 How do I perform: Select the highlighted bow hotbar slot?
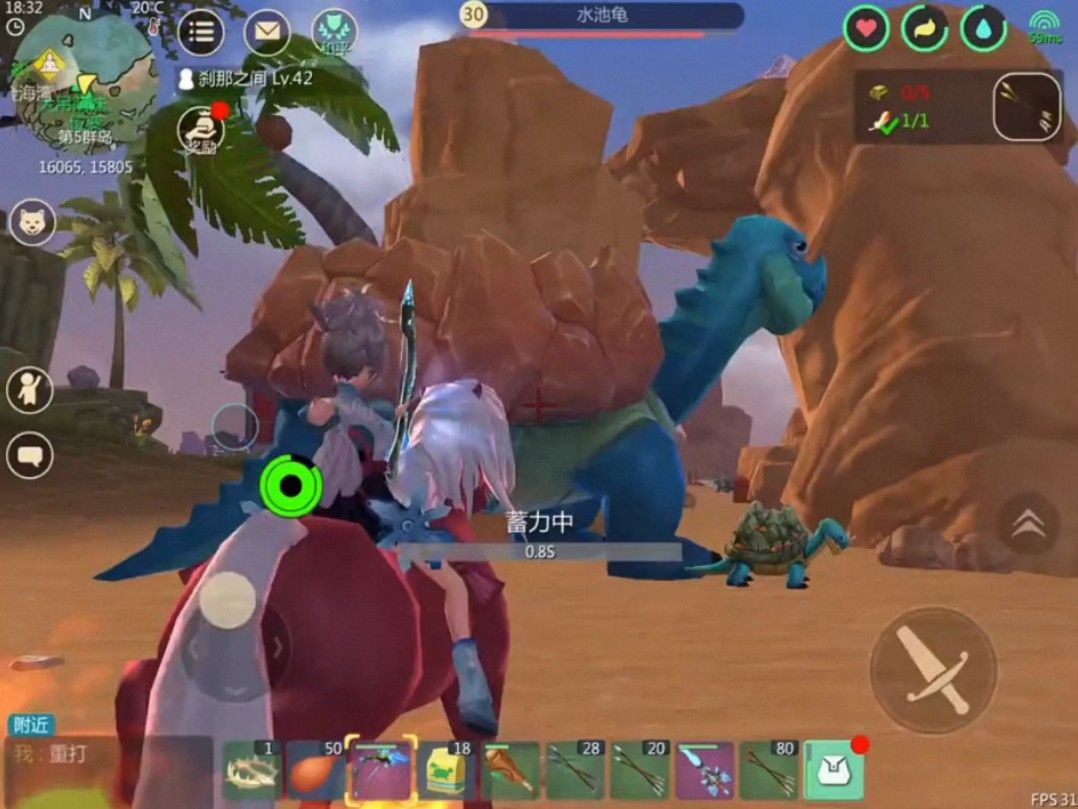click(x=380, y=770)
